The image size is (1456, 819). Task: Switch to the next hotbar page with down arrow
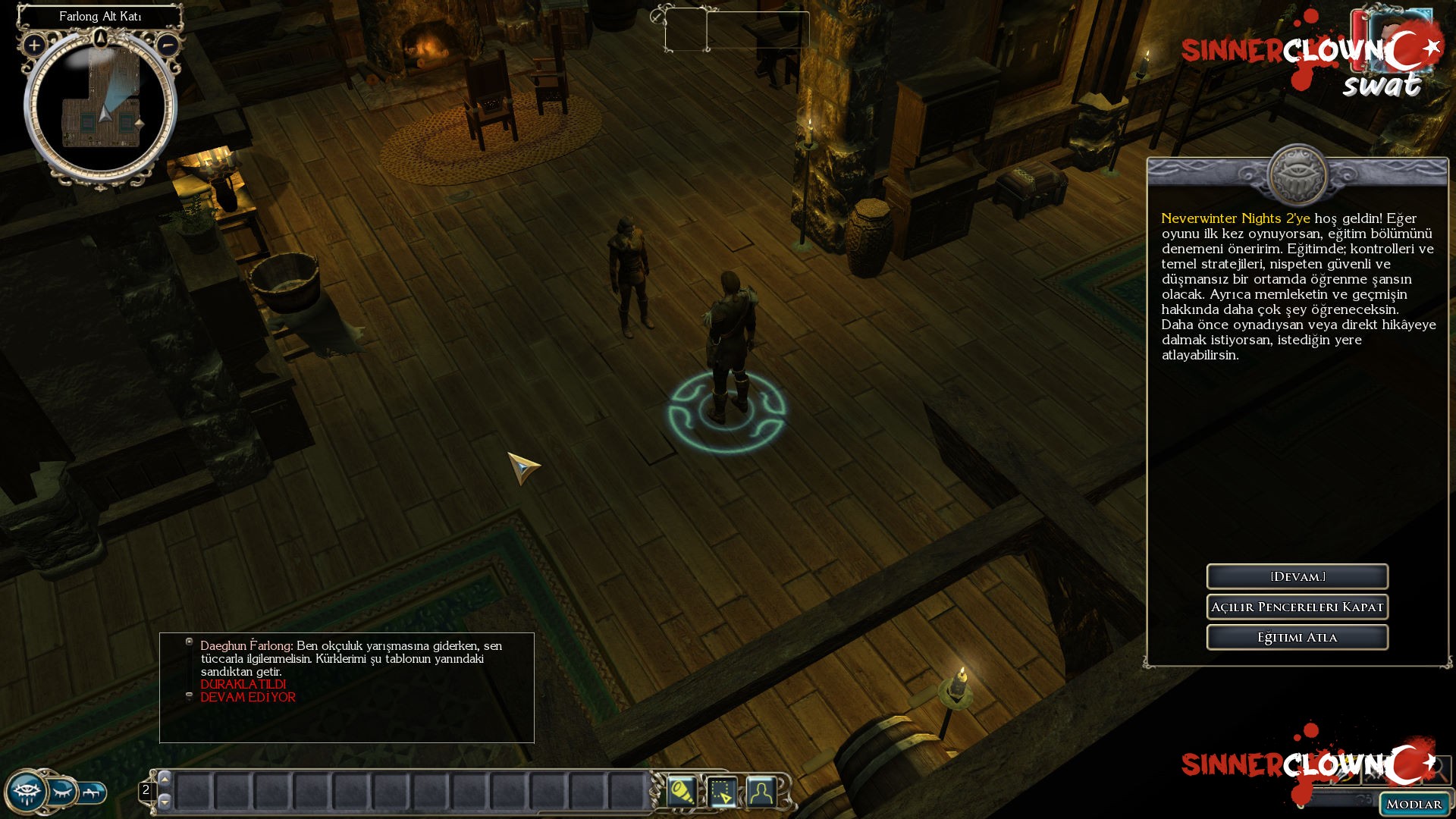(x=165, y=802)
